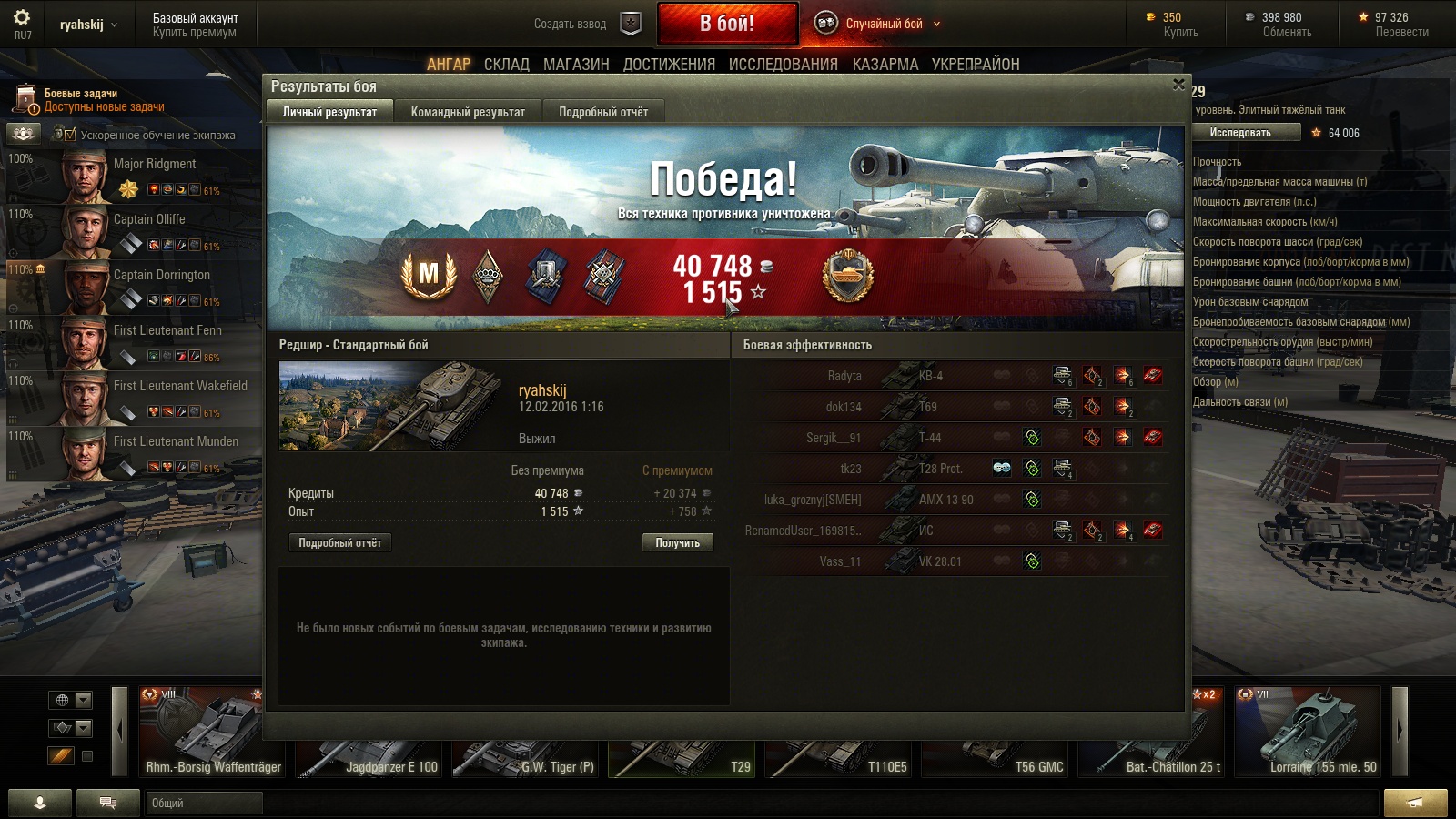This screenshot has height=819, width=1456.
Task: Click the Общий chat channel box
Action: coord(204,803)
